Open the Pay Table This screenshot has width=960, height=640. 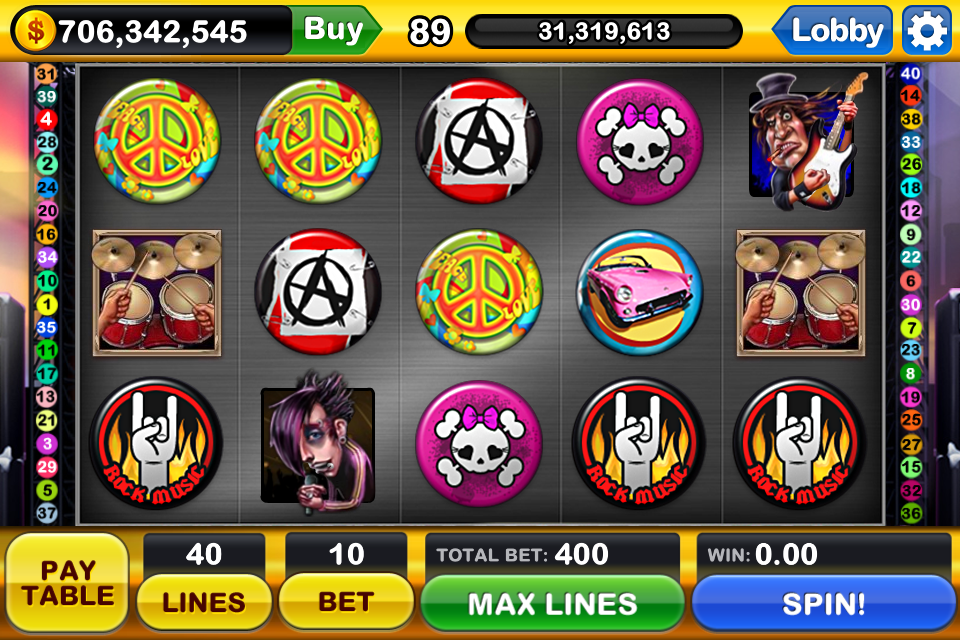click(68, 584)
